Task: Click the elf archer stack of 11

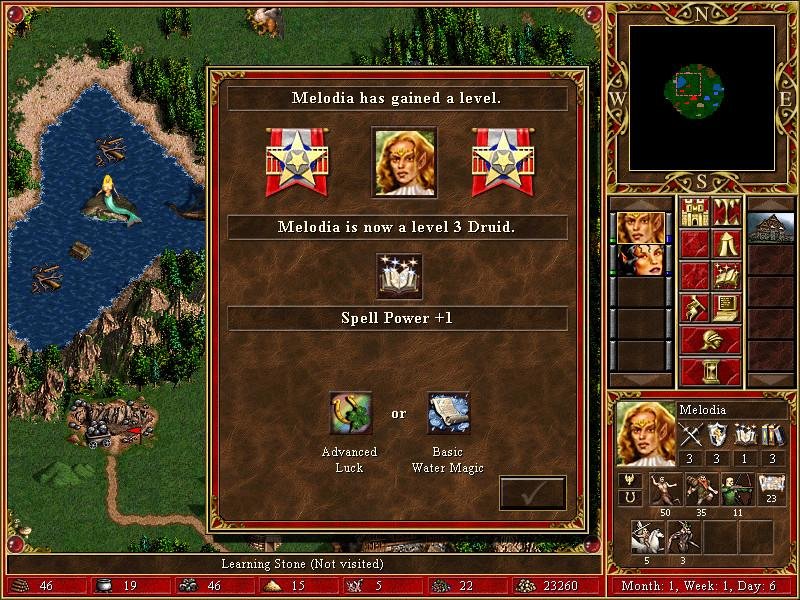Action: tap(737, 490)
